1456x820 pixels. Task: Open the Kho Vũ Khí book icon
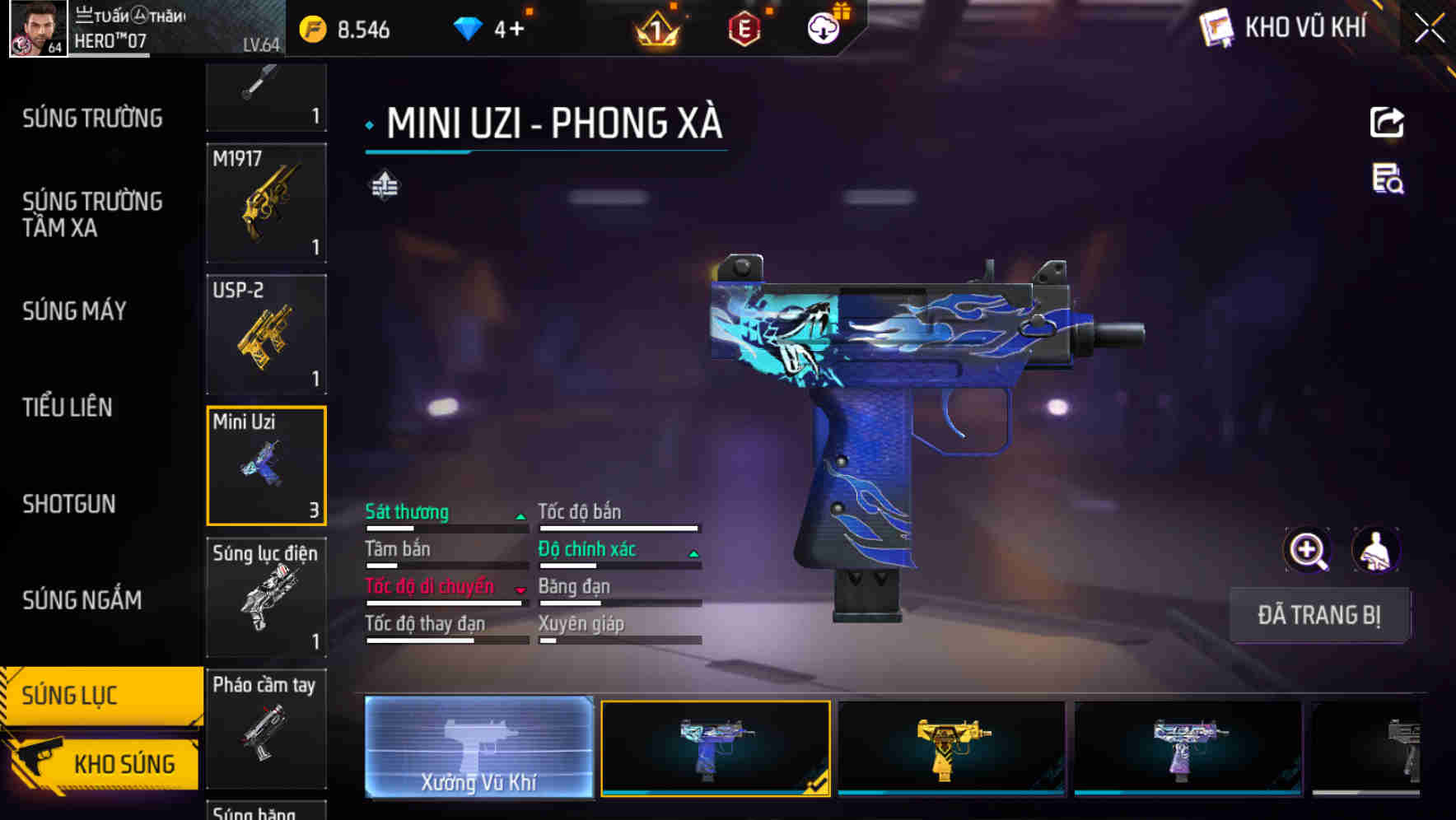click(1214, 27)
